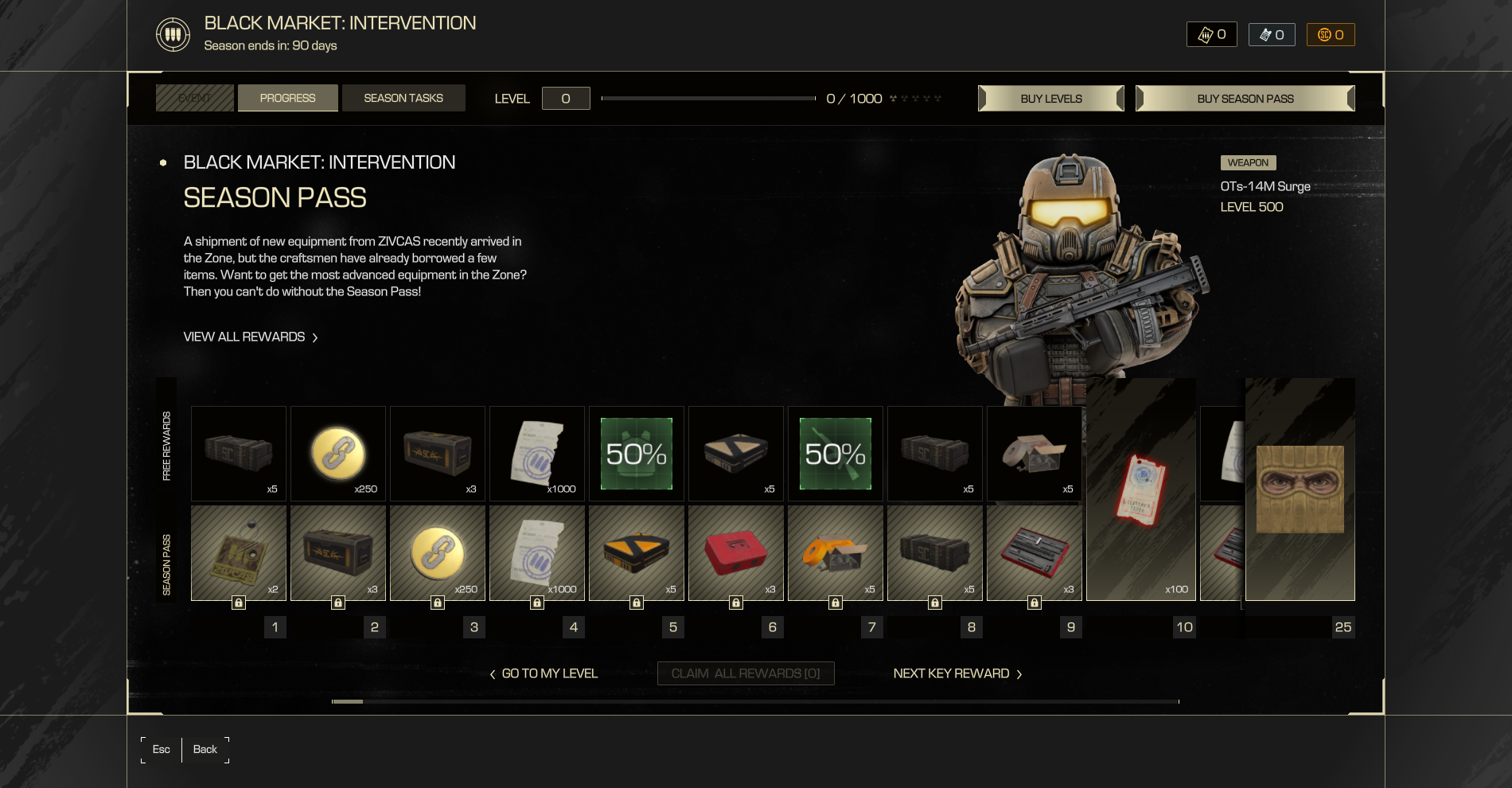This screenshot has height=788, width=1512.
Task: Pick the level 1 season pass reward
Action: pyautogui.click(x=239, y=553)
